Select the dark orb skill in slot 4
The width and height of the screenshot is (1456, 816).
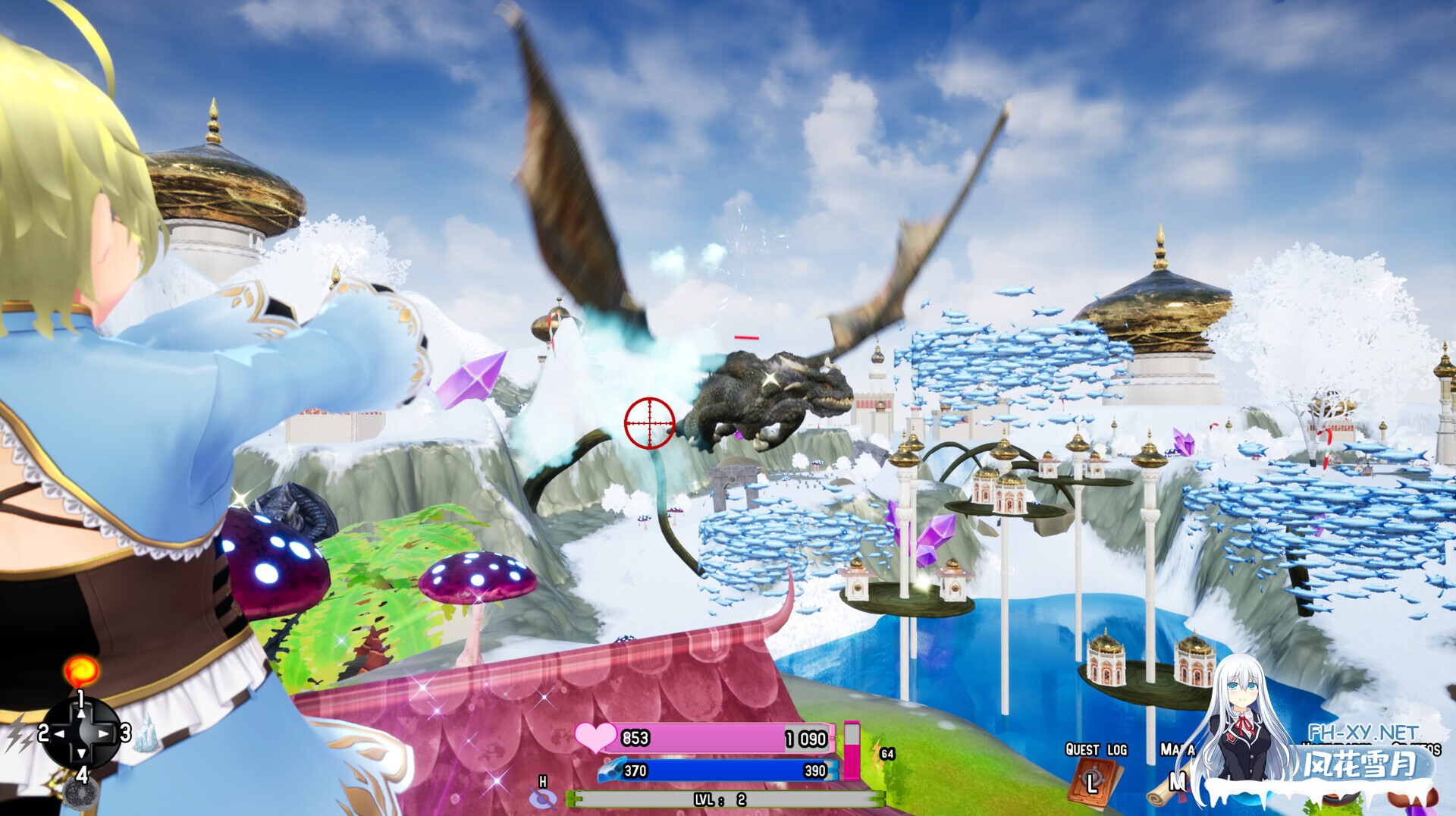[82, 794]
